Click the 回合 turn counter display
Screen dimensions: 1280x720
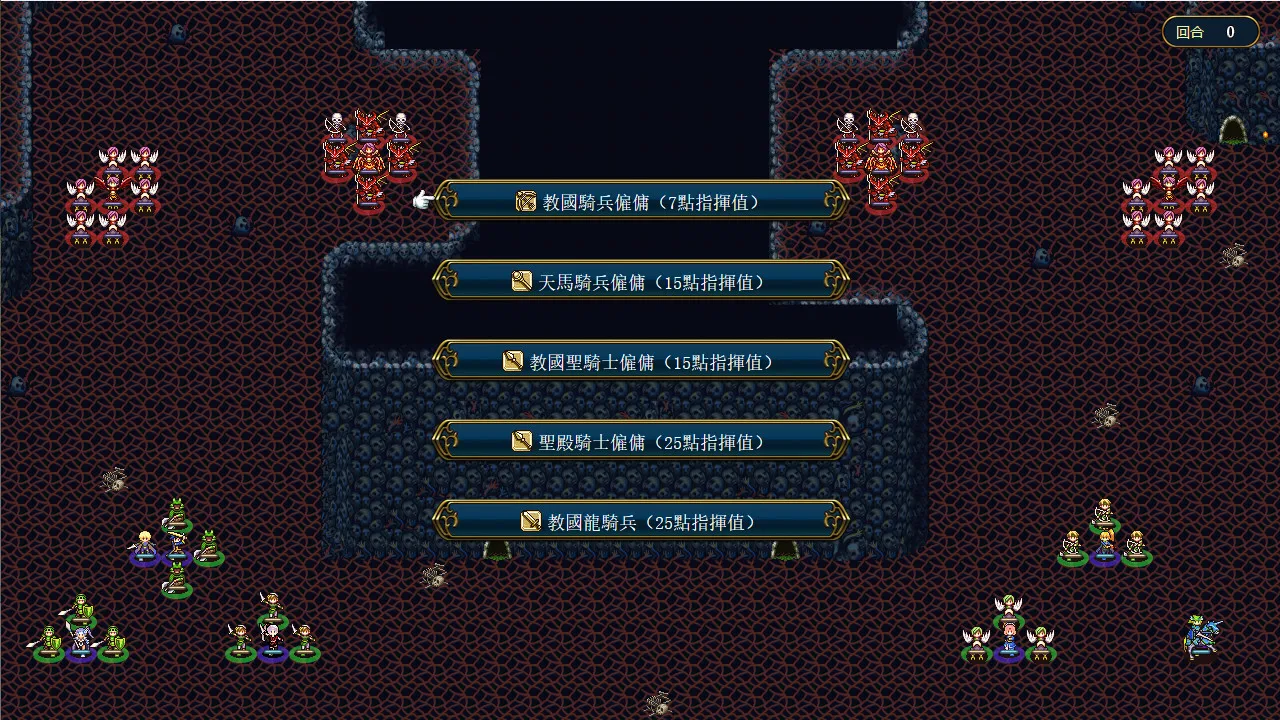1210,31
